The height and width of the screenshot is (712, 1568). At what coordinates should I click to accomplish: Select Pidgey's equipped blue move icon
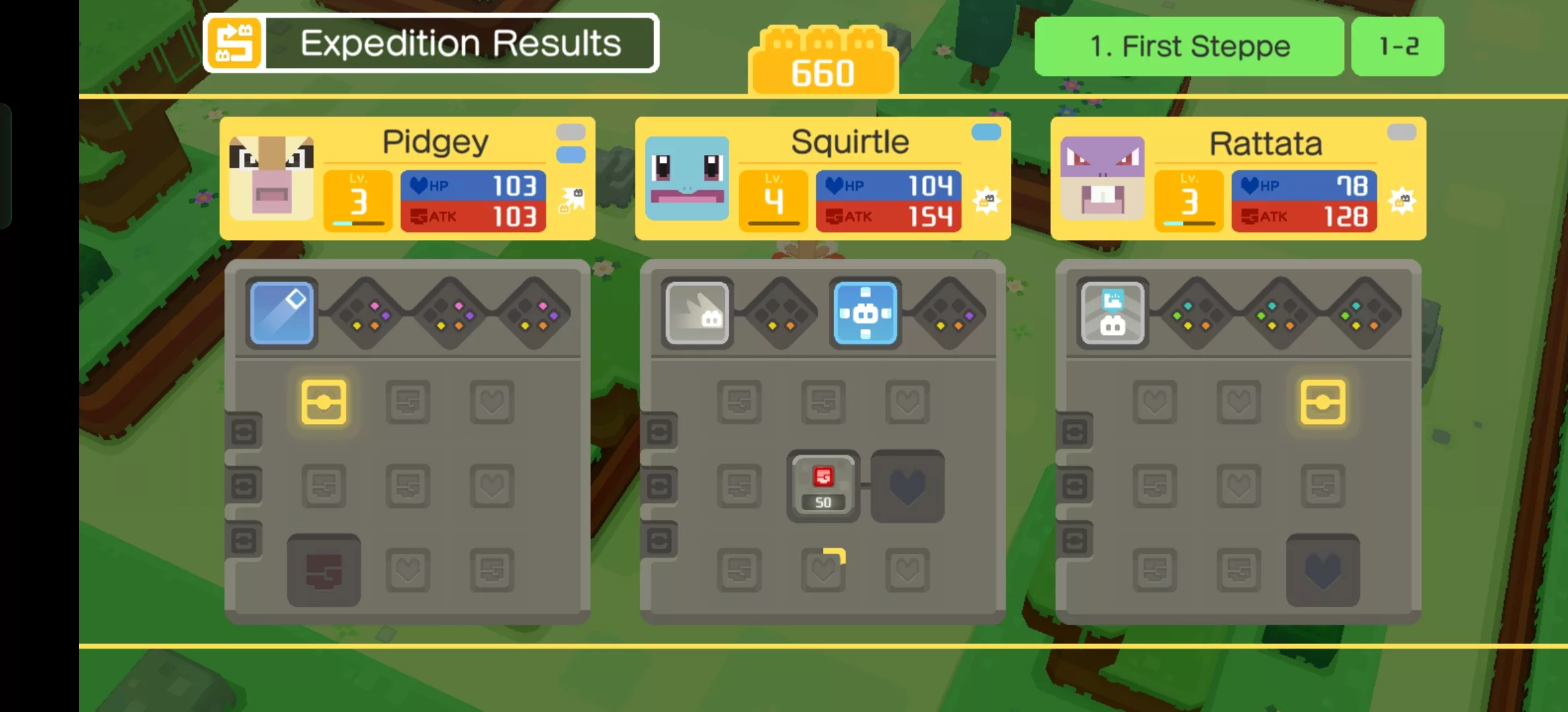(x=282, y=312)
